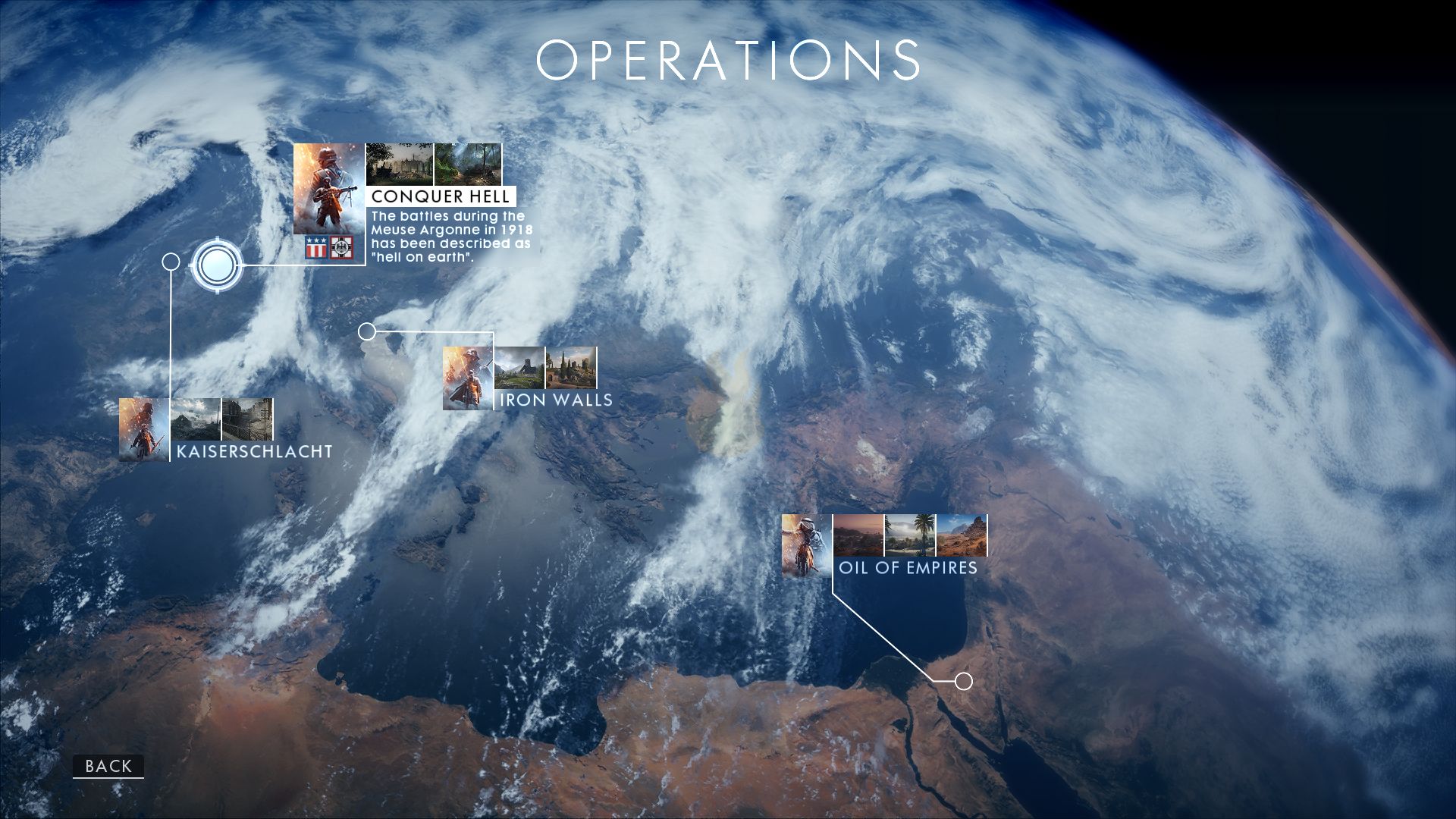
Task: Click the Iron Walls soldier portrait
Action: (x=468, y=378)
